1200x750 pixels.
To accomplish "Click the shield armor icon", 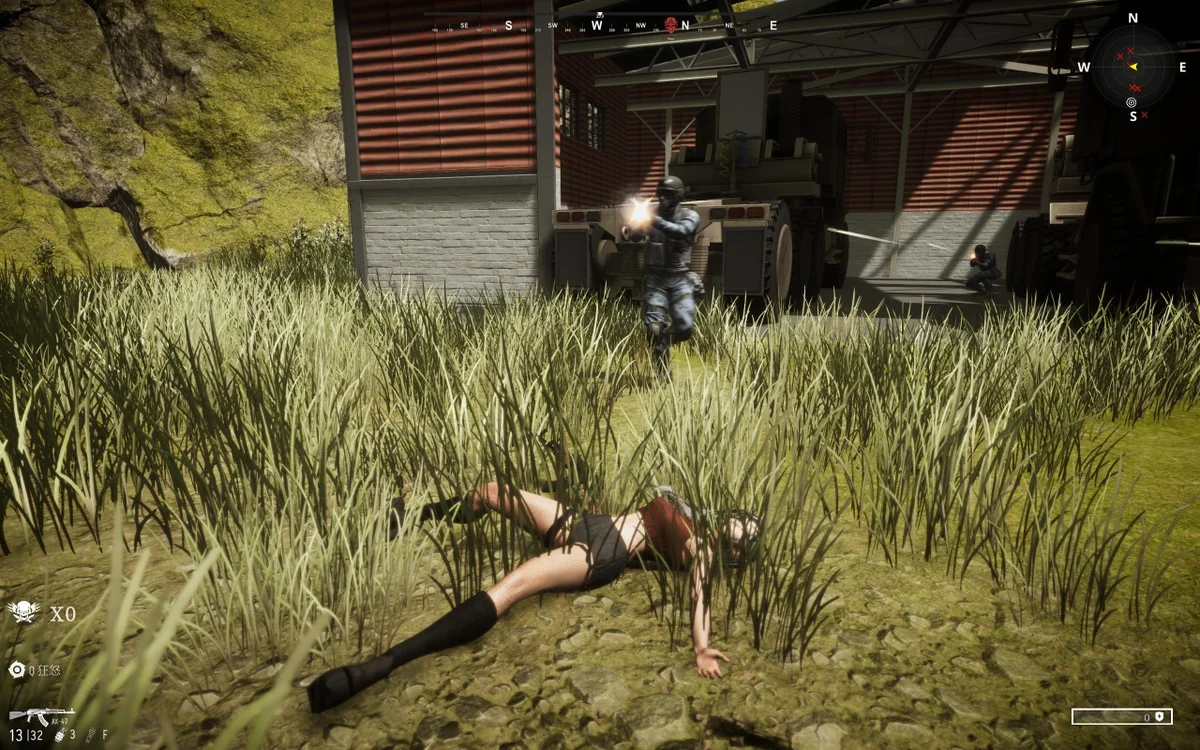I will (1158, 717).
